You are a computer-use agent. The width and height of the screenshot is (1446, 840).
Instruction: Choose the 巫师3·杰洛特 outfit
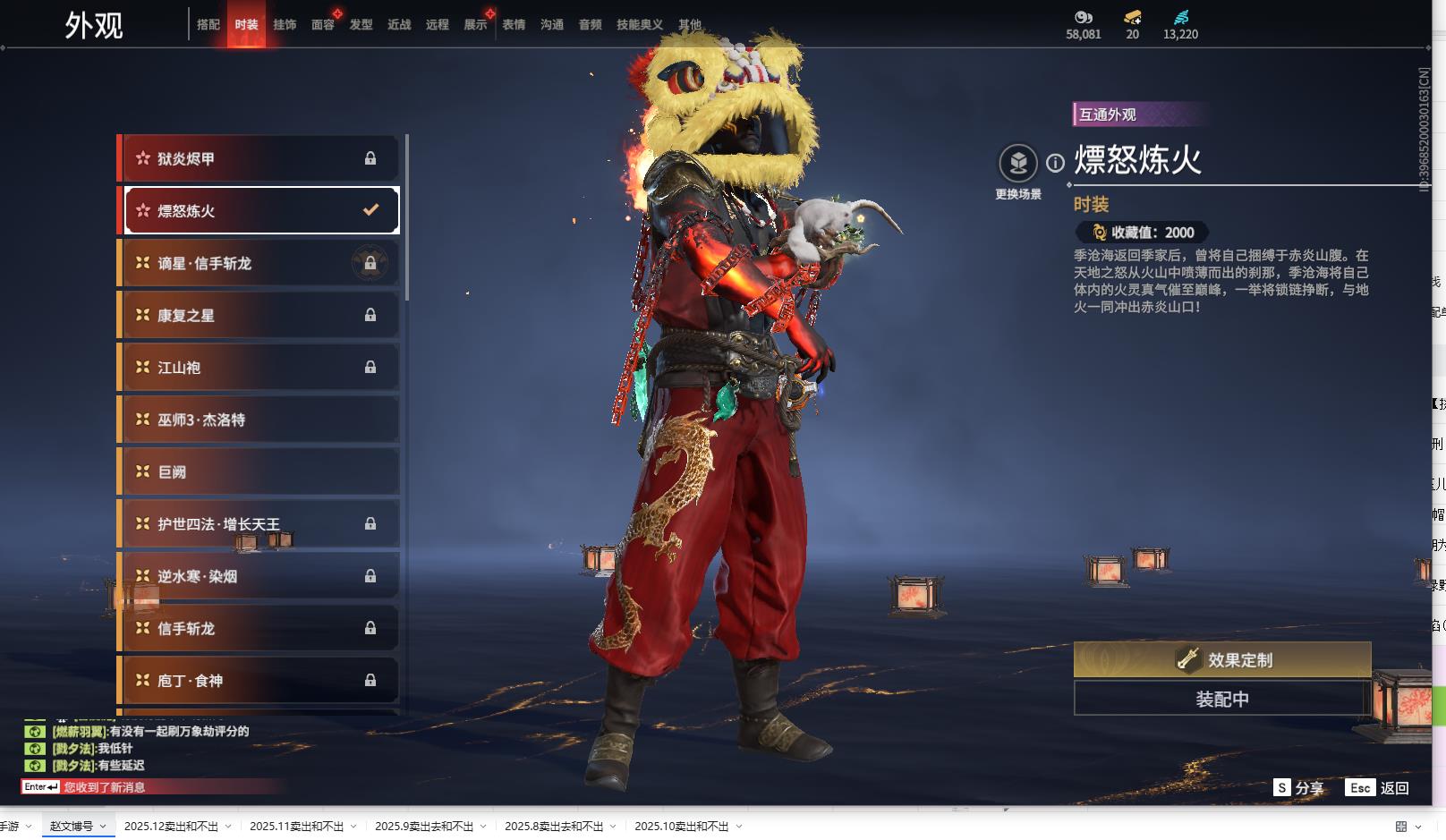259,420
